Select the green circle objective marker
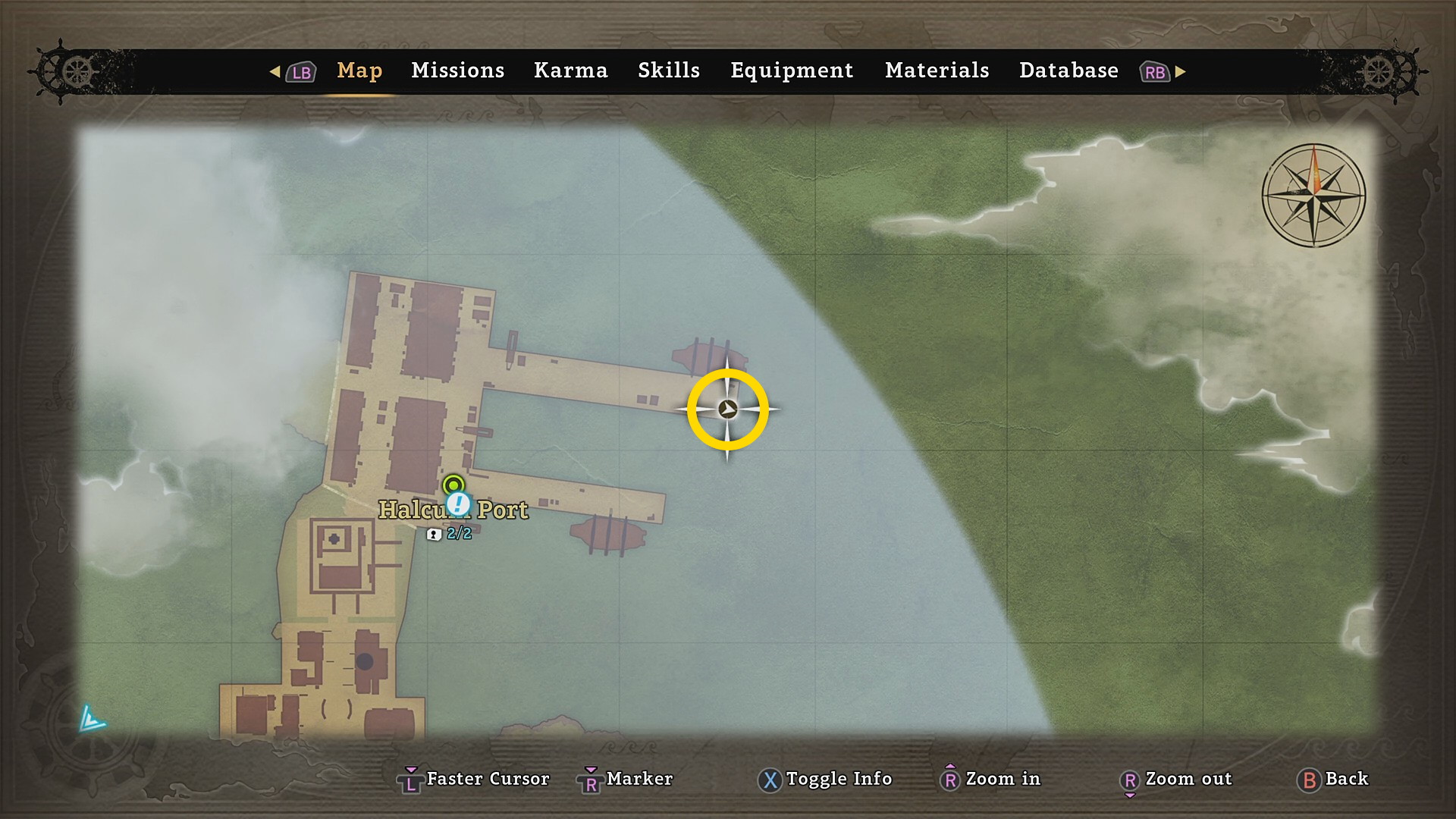 pyautogui.click(x=453, y=484)
